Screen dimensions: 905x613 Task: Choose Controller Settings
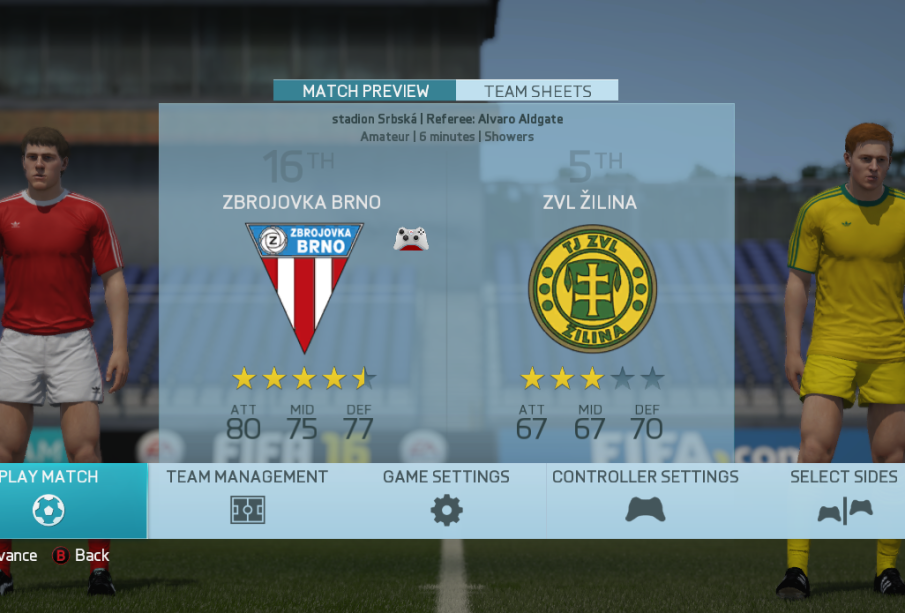(x=645, y=499)
